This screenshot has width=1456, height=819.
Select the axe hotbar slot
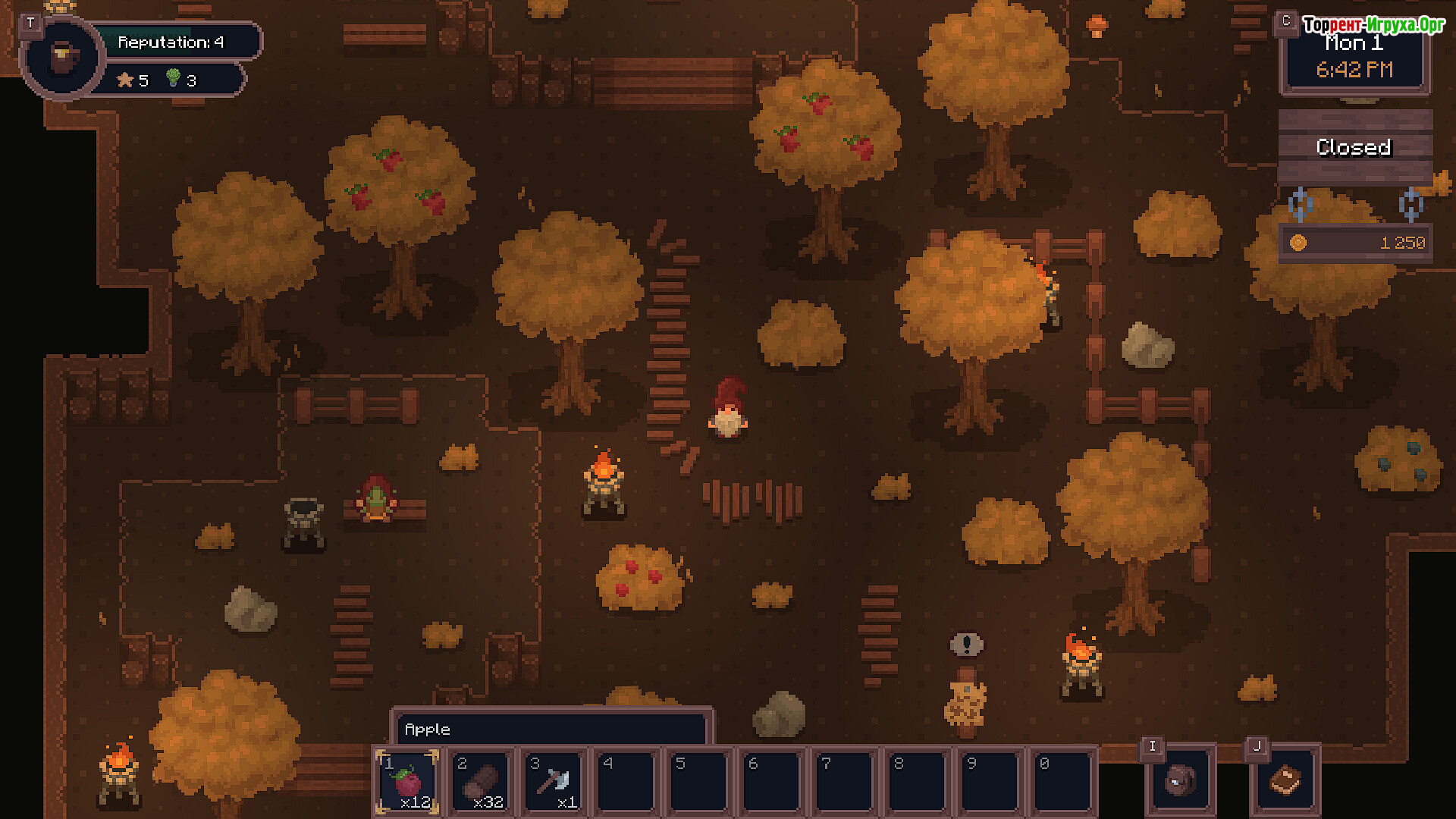554,781
